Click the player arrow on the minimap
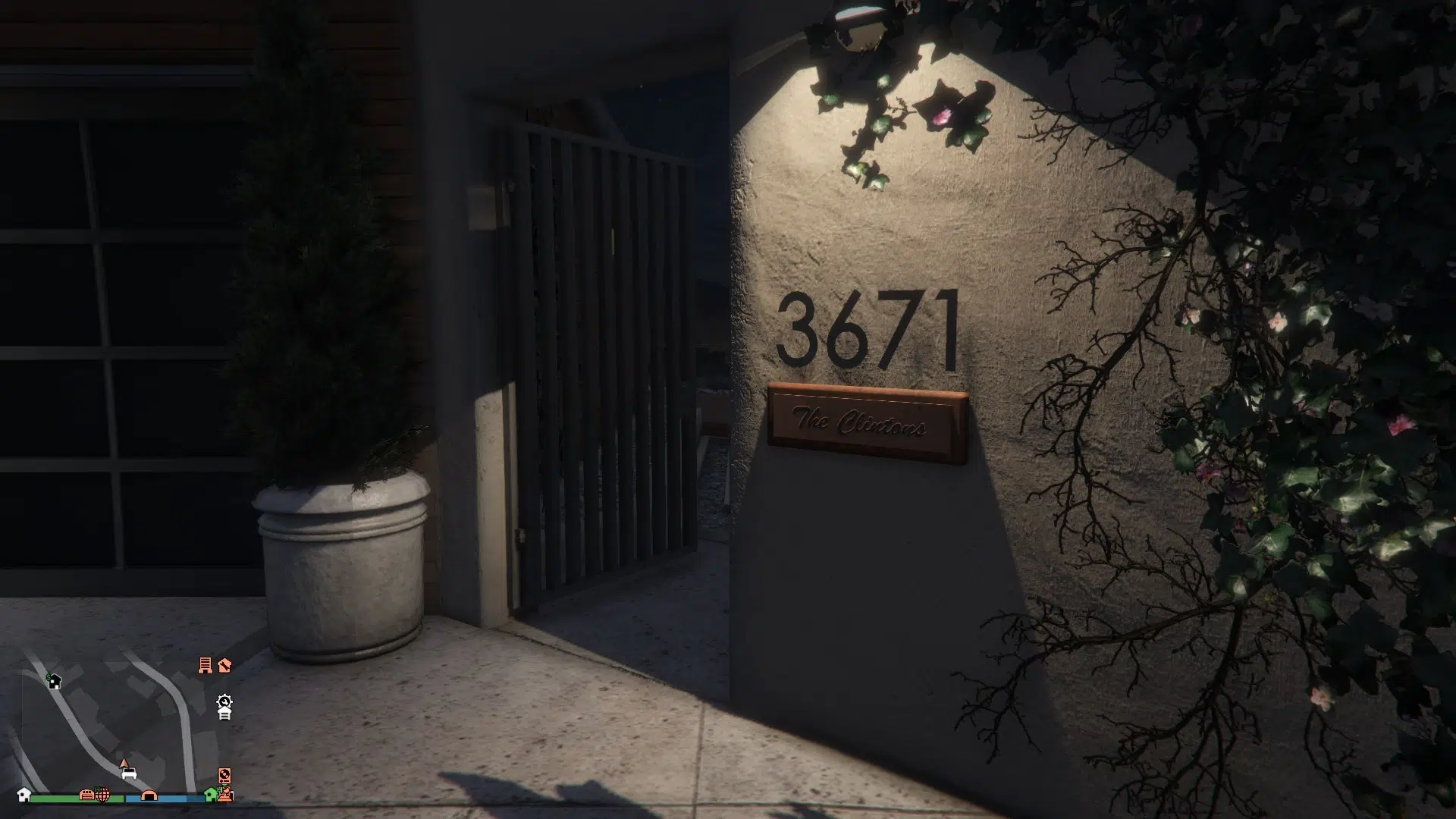This screenshot has height=819, width=1456. pyautogui.click(x=124, y=761)
